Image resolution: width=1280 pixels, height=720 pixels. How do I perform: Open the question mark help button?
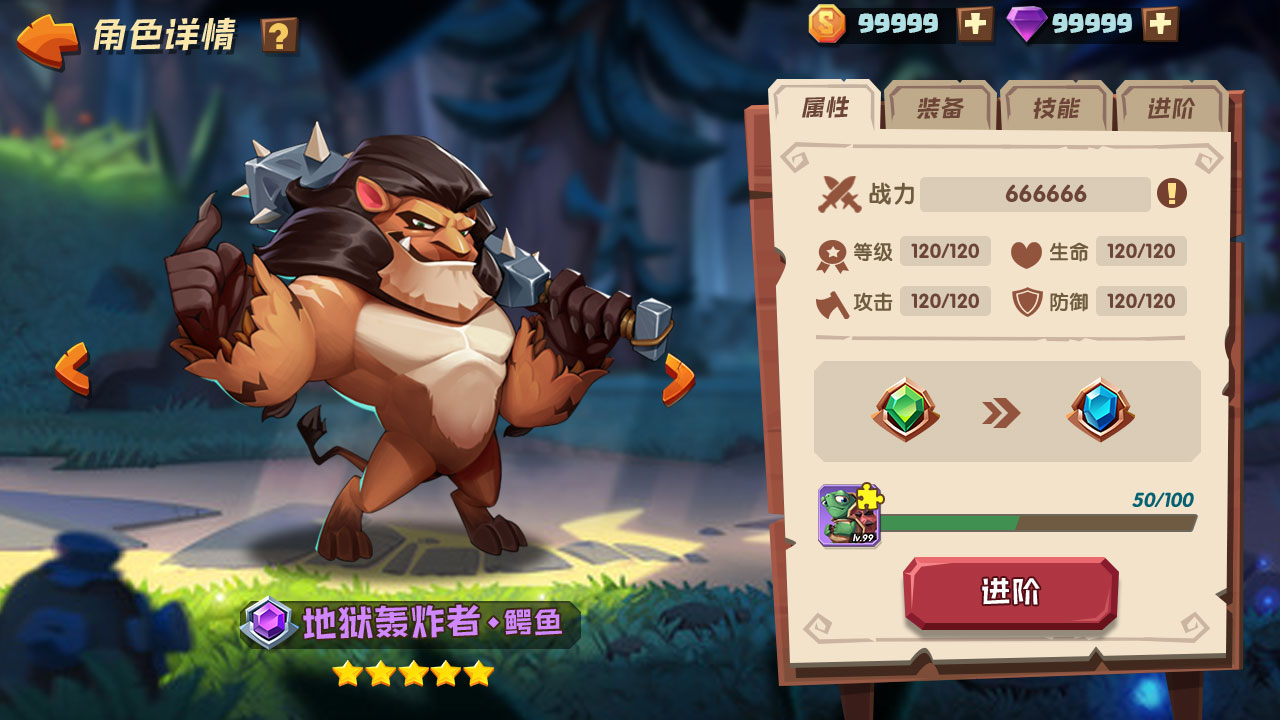coord(279,37)
